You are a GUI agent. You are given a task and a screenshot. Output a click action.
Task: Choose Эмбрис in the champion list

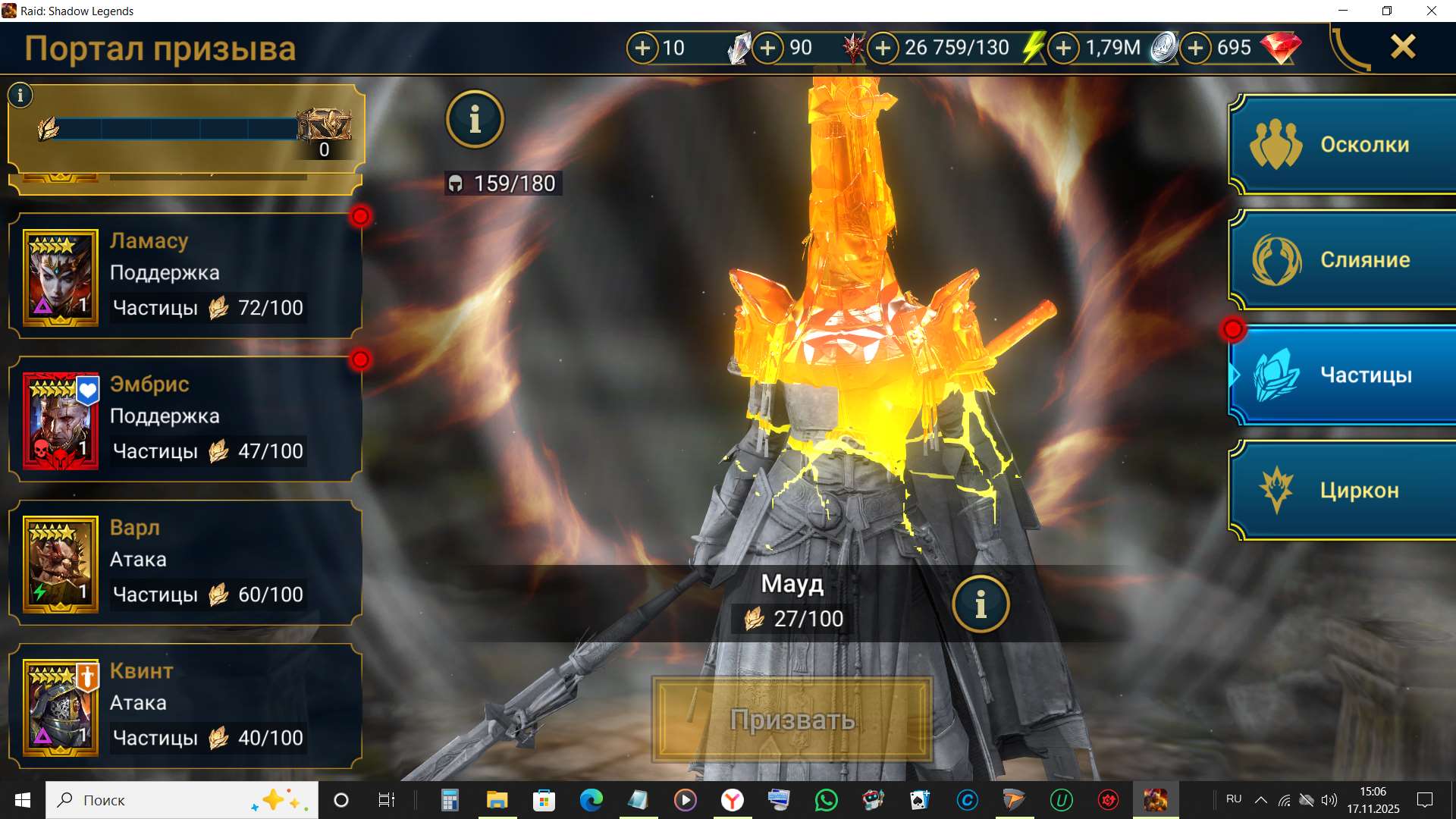tap(185, 419)
